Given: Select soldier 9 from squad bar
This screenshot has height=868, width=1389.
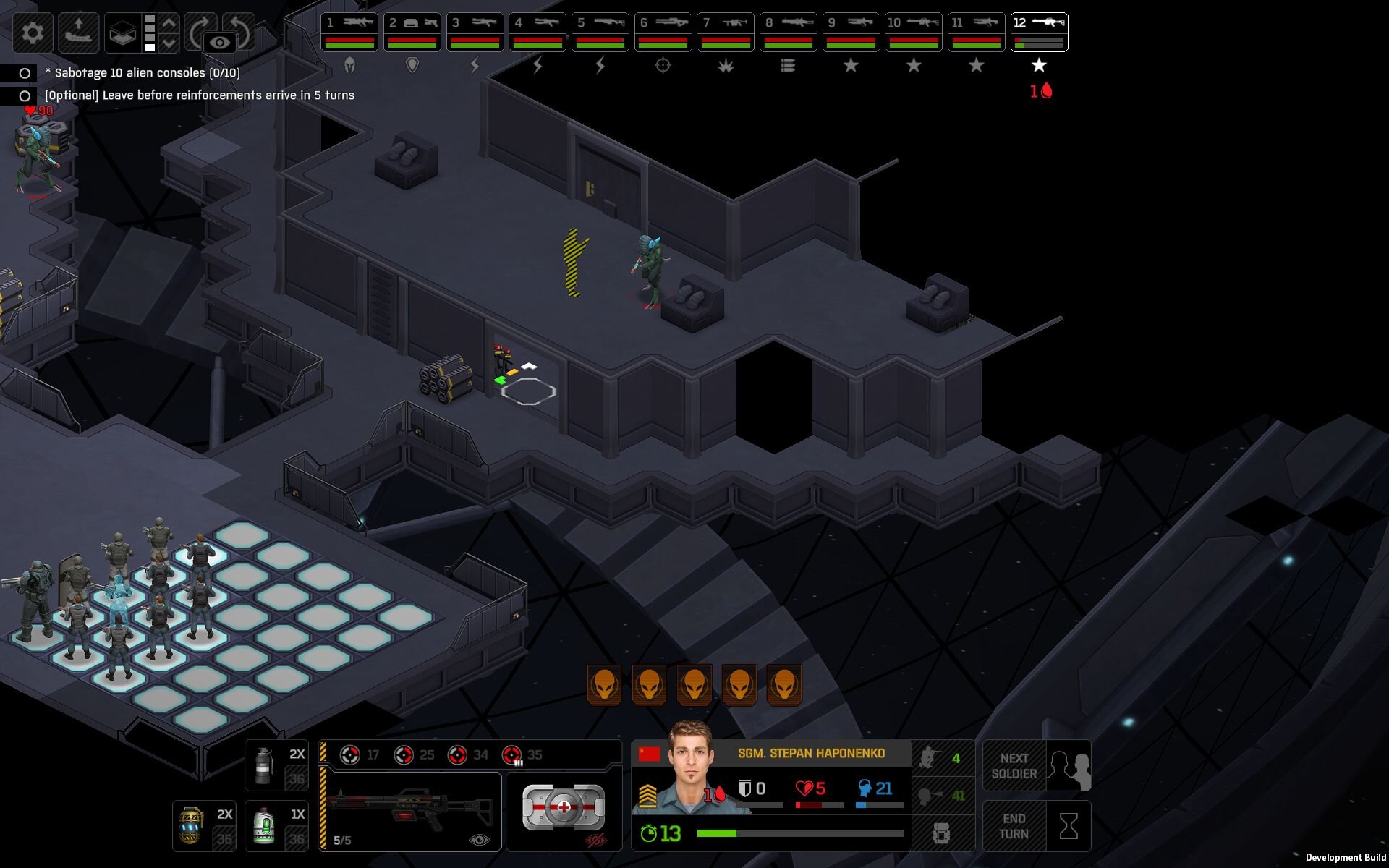Looking at the screenshot, I should pos(851,32).
